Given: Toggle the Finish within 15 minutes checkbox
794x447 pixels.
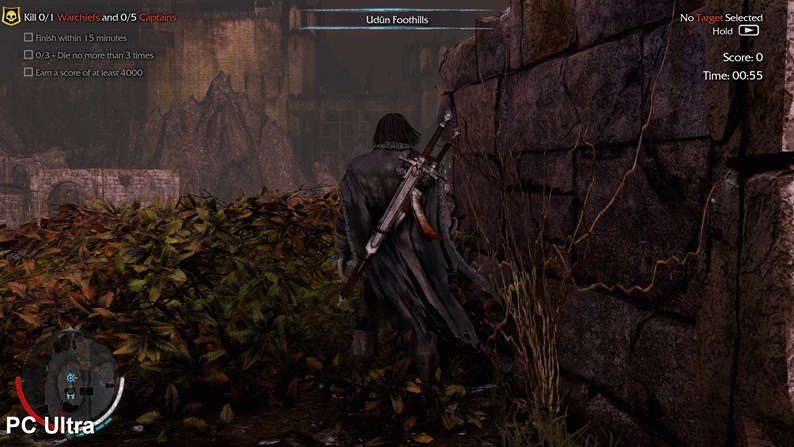Looking at the screenshot, I should [29, 37].
